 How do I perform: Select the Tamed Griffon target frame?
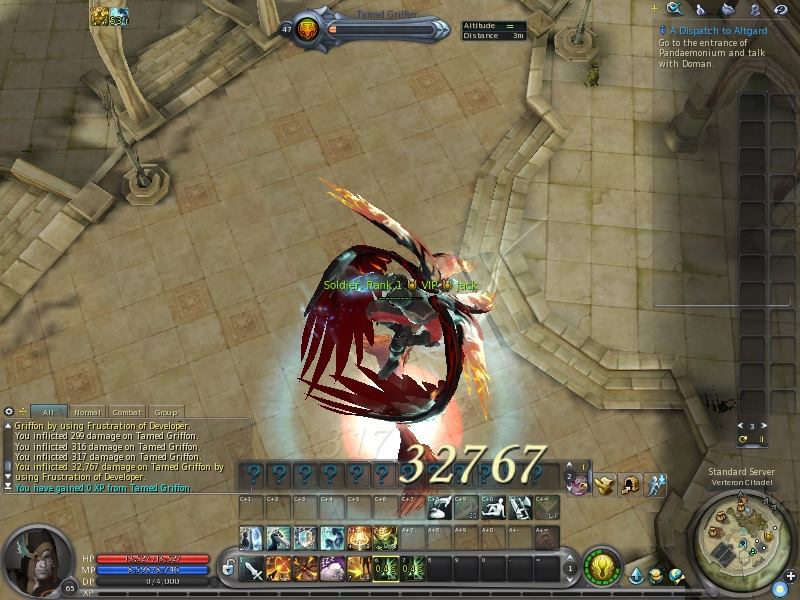[372, 30]
